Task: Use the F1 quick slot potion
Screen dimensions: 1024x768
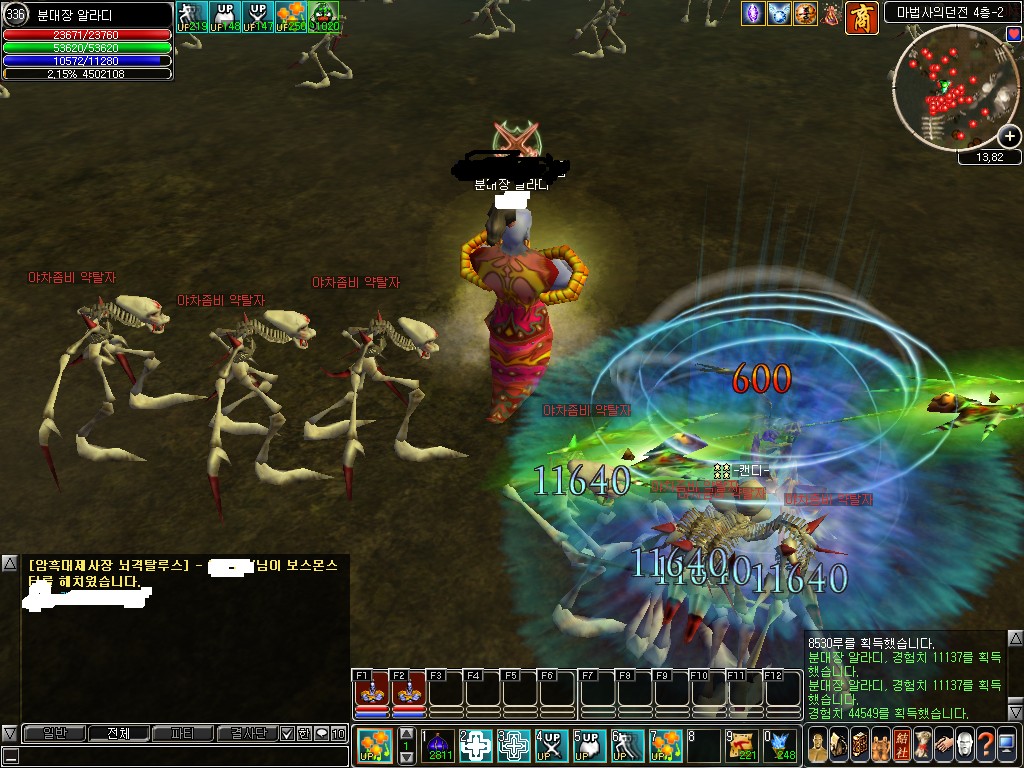Action: [x=372, y=692]
